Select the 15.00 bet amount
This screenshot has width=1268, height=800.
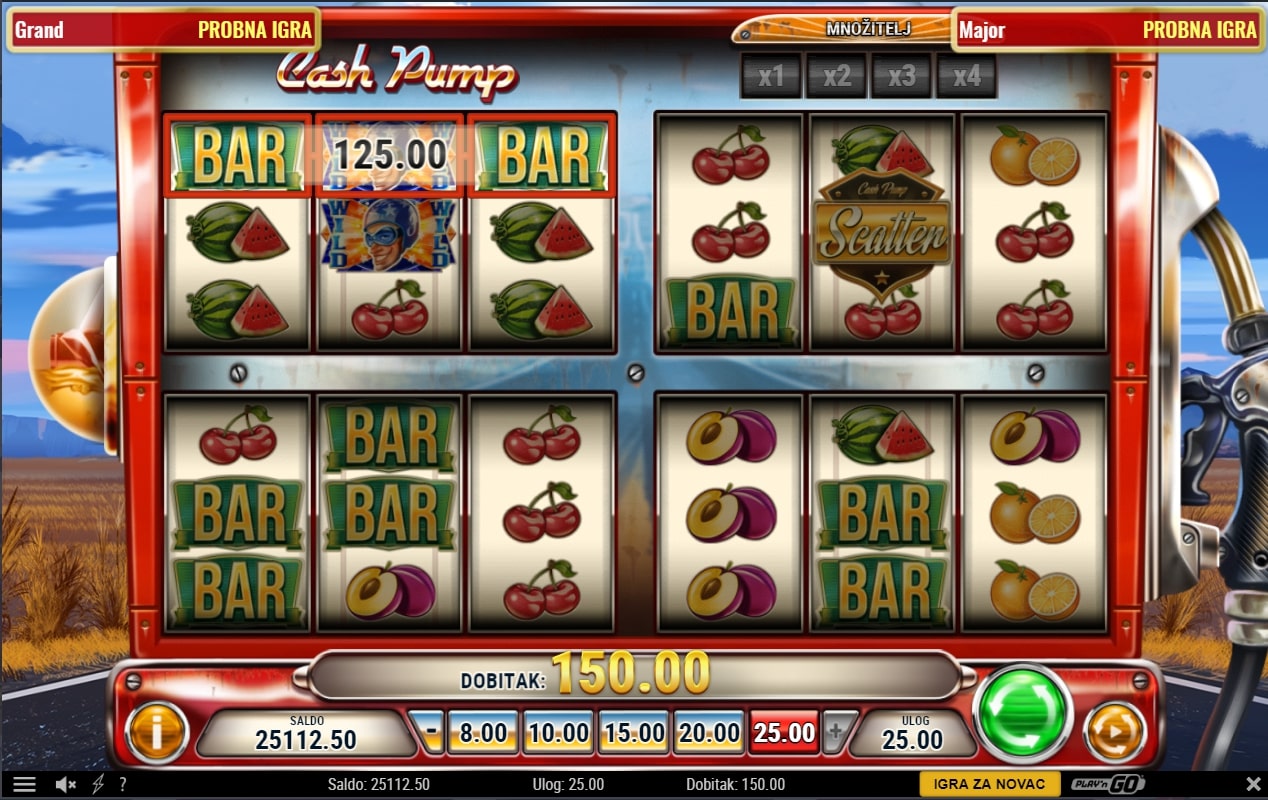point(633,733)
